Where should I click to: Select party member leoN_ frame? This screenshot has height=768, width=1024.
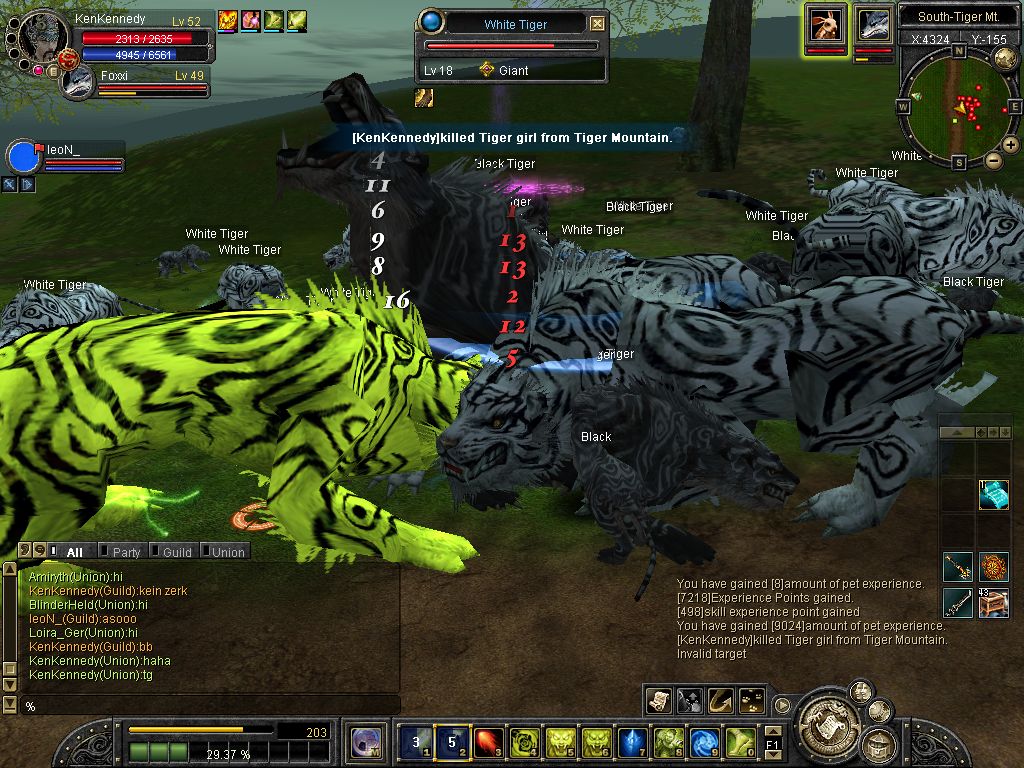coord(65,158)
